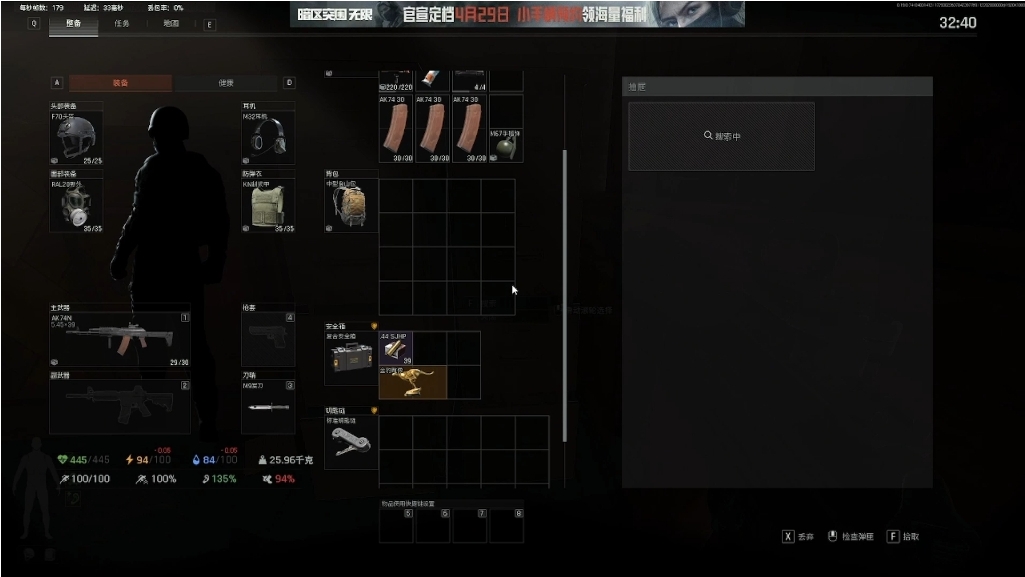Open the April 29 announcement banner
Viewport: 1025px width, 577px height.
[x=517, y=14]
